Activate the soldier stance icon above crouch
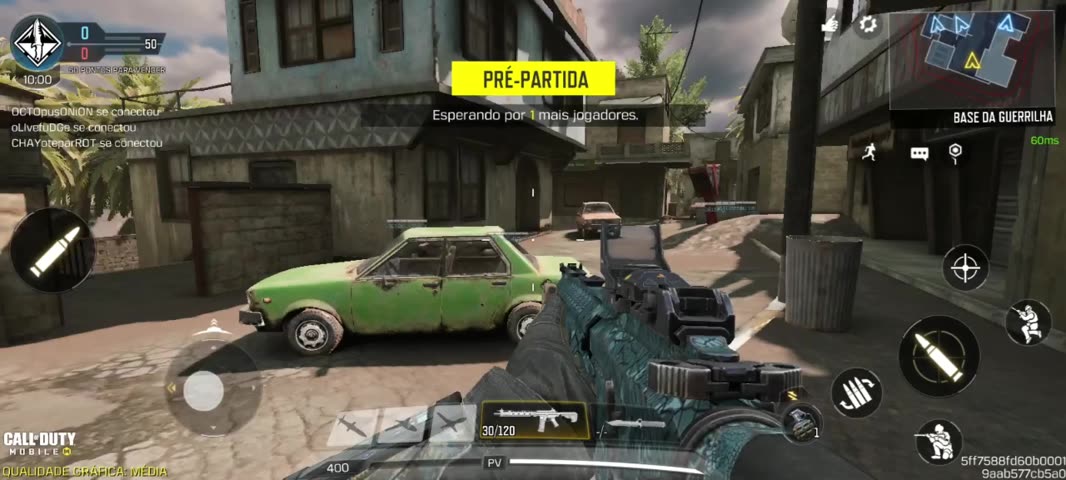 coord(1027,322)
